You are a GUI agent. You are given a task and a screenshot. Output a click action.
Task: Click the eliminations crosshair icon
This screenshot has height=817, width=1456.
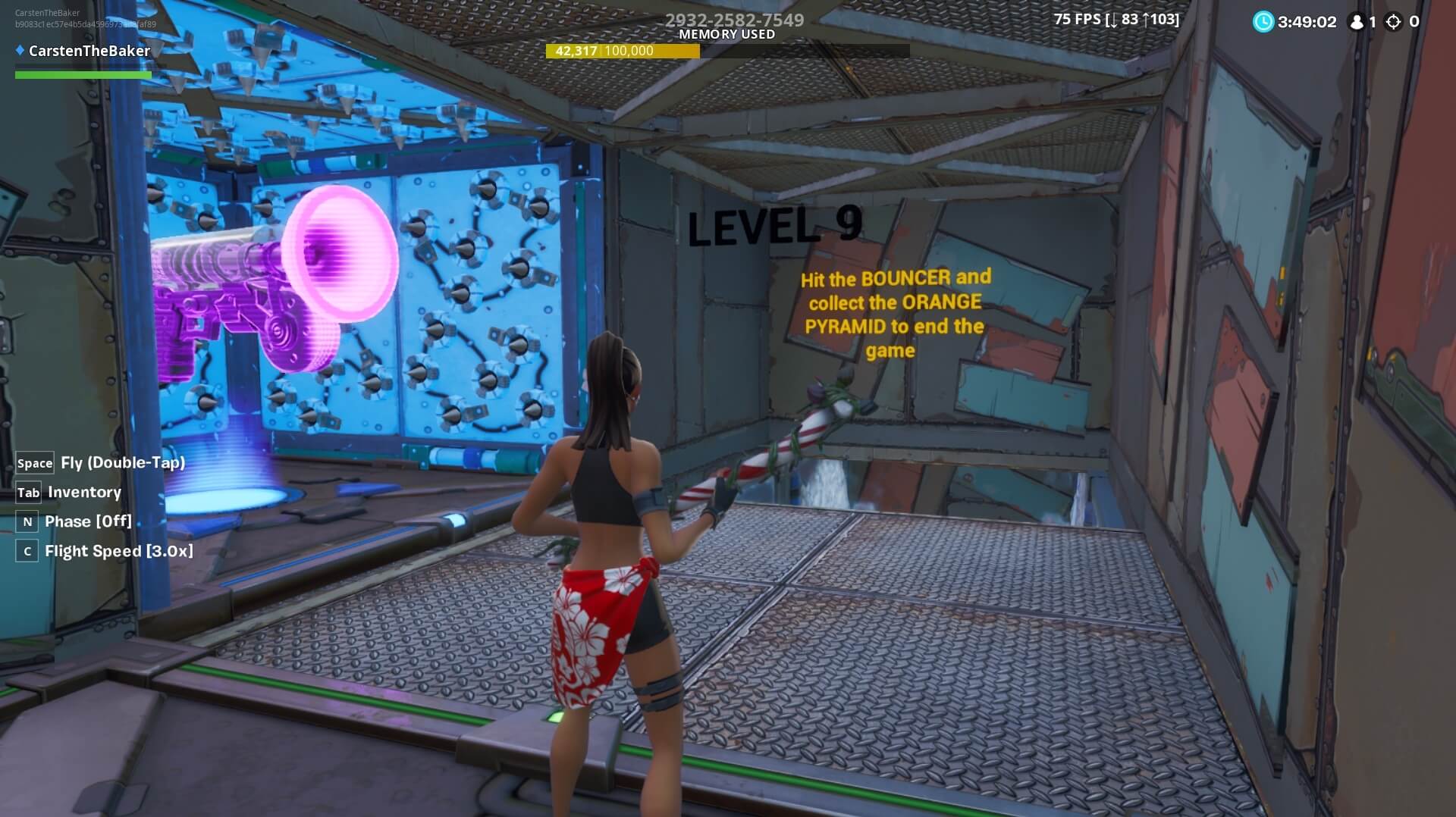point(1394,23)
